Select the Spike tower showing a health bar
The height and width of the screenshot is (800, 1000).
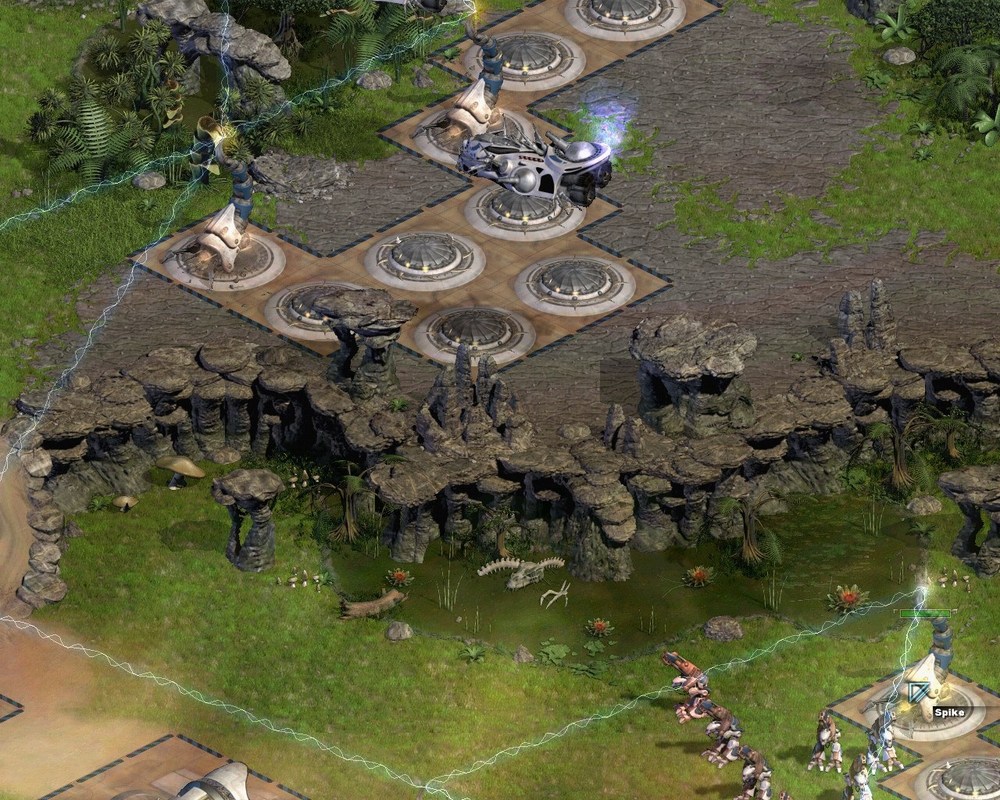[928, 678]
